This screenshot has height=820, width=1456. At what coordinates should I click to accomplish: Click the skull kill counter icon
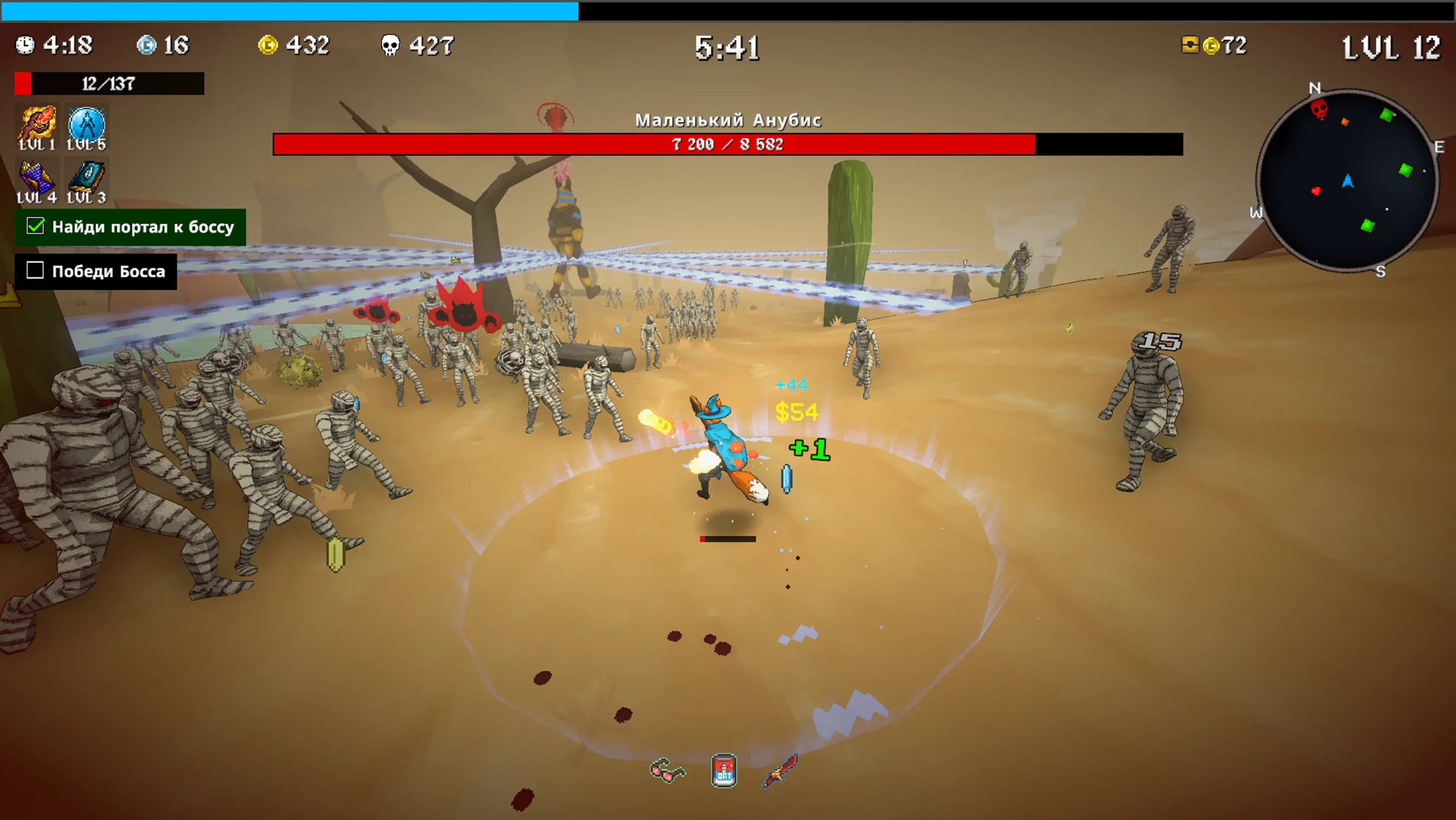[x=390, y=45]
